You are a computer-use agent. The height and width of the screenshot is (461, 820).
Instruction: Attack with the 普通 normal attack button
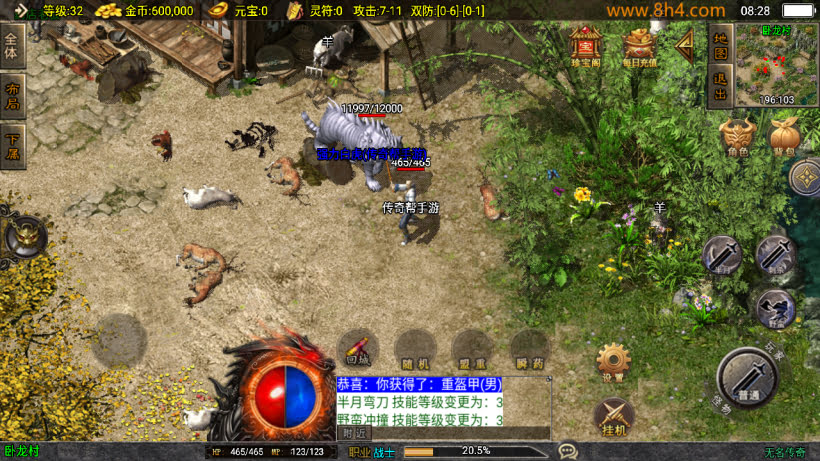(747, 377)
